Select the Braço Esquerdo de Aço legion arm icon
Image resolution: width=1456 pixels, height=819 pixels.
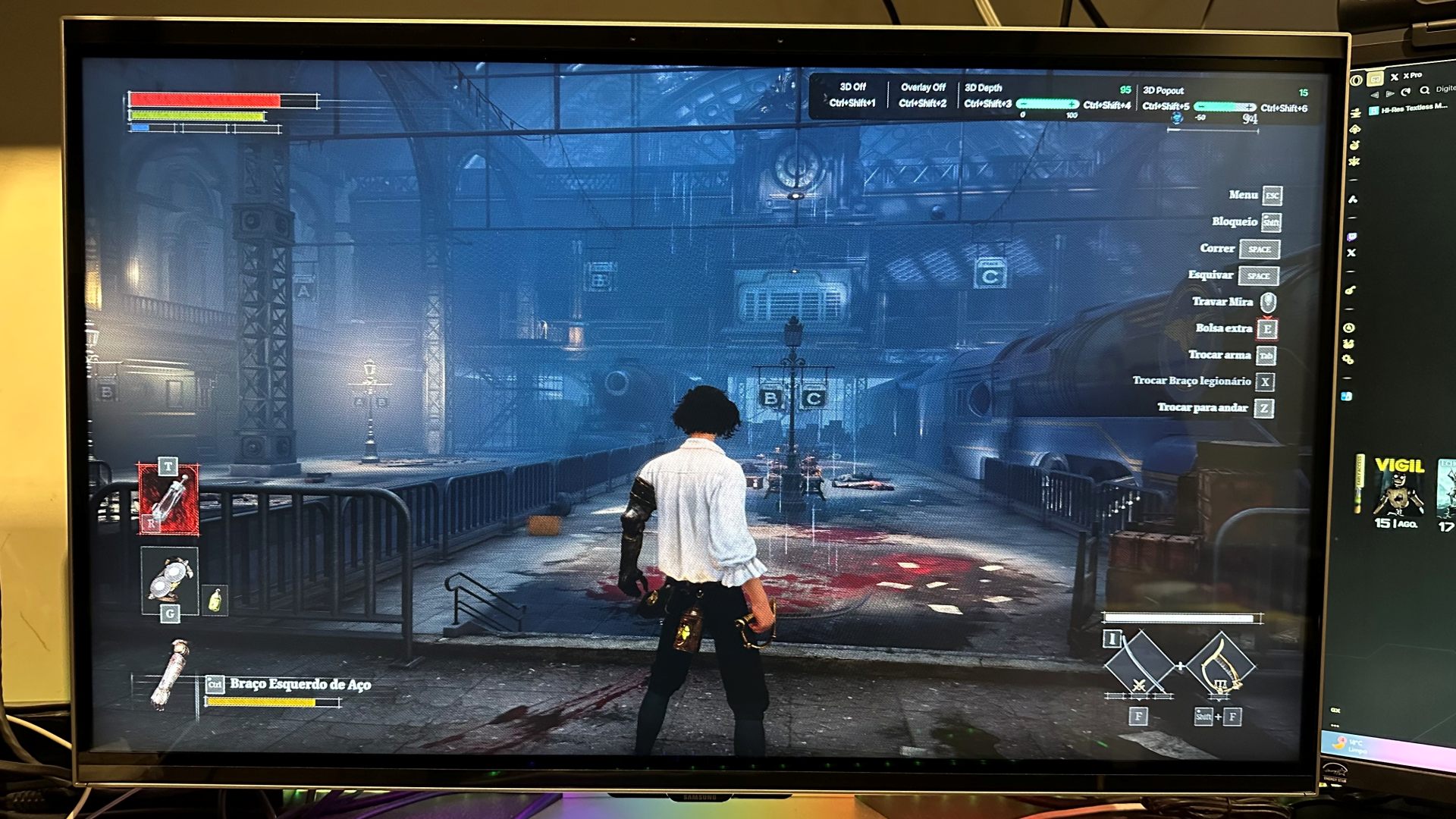170,674
